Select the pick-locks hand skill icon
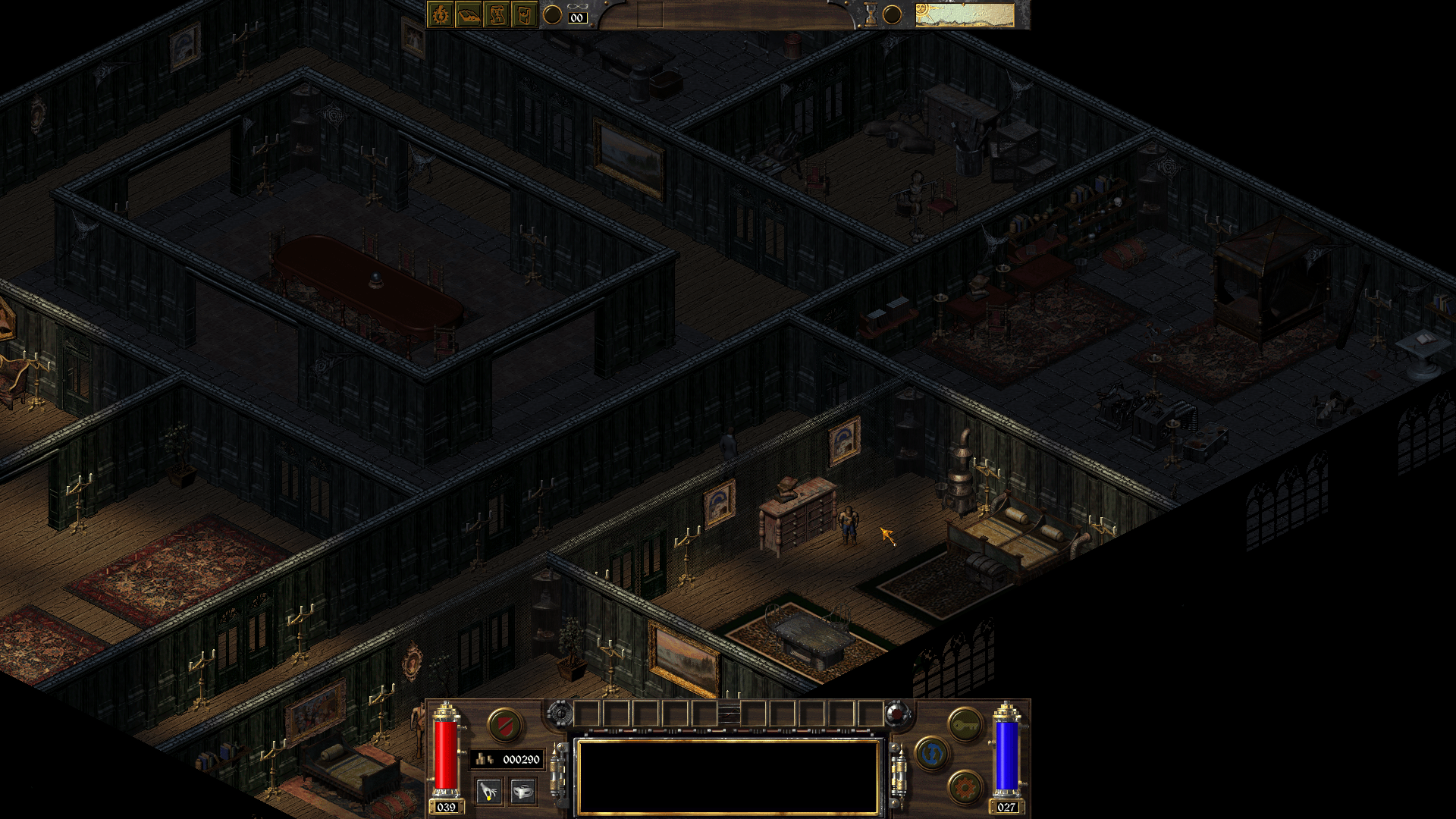The image size is (1456, 819). click(x=489, y=792)
